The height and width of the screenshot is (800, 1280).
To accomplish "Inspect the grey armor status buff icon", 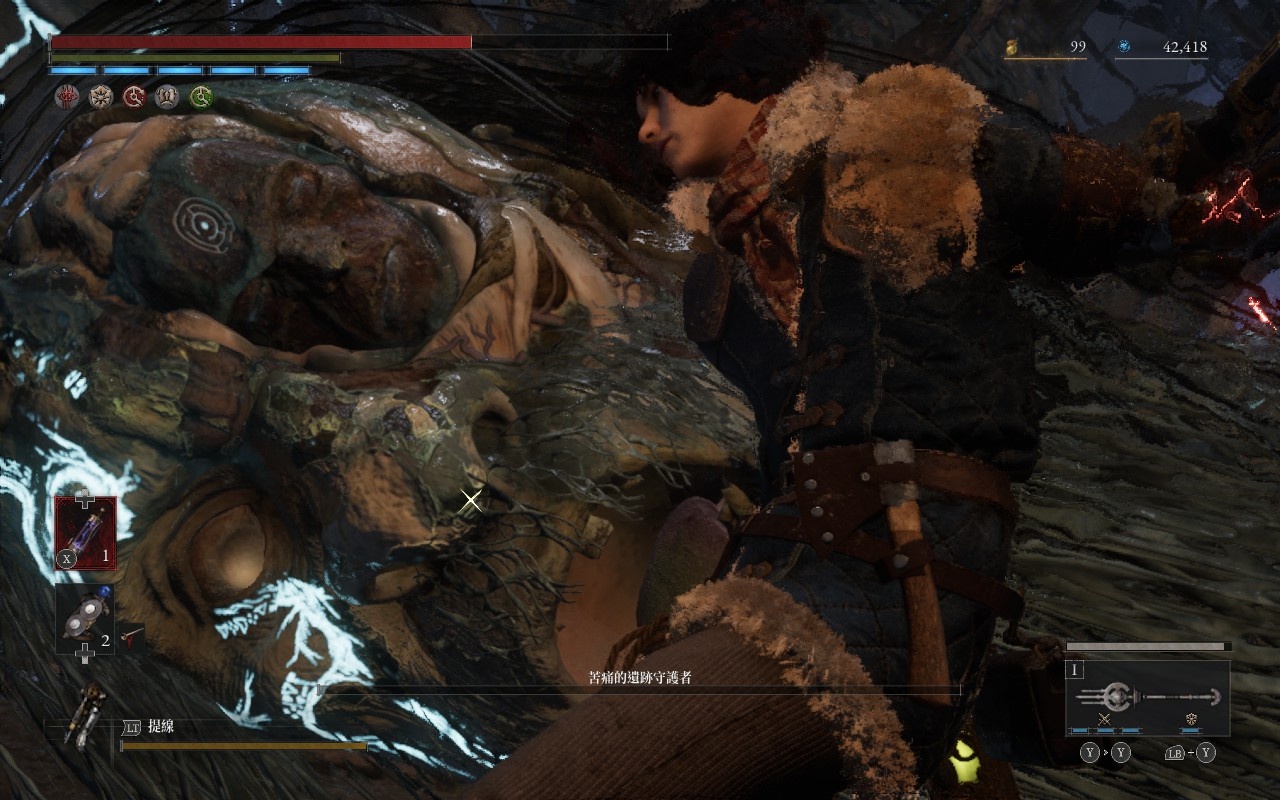I will (x=168, y=96).
